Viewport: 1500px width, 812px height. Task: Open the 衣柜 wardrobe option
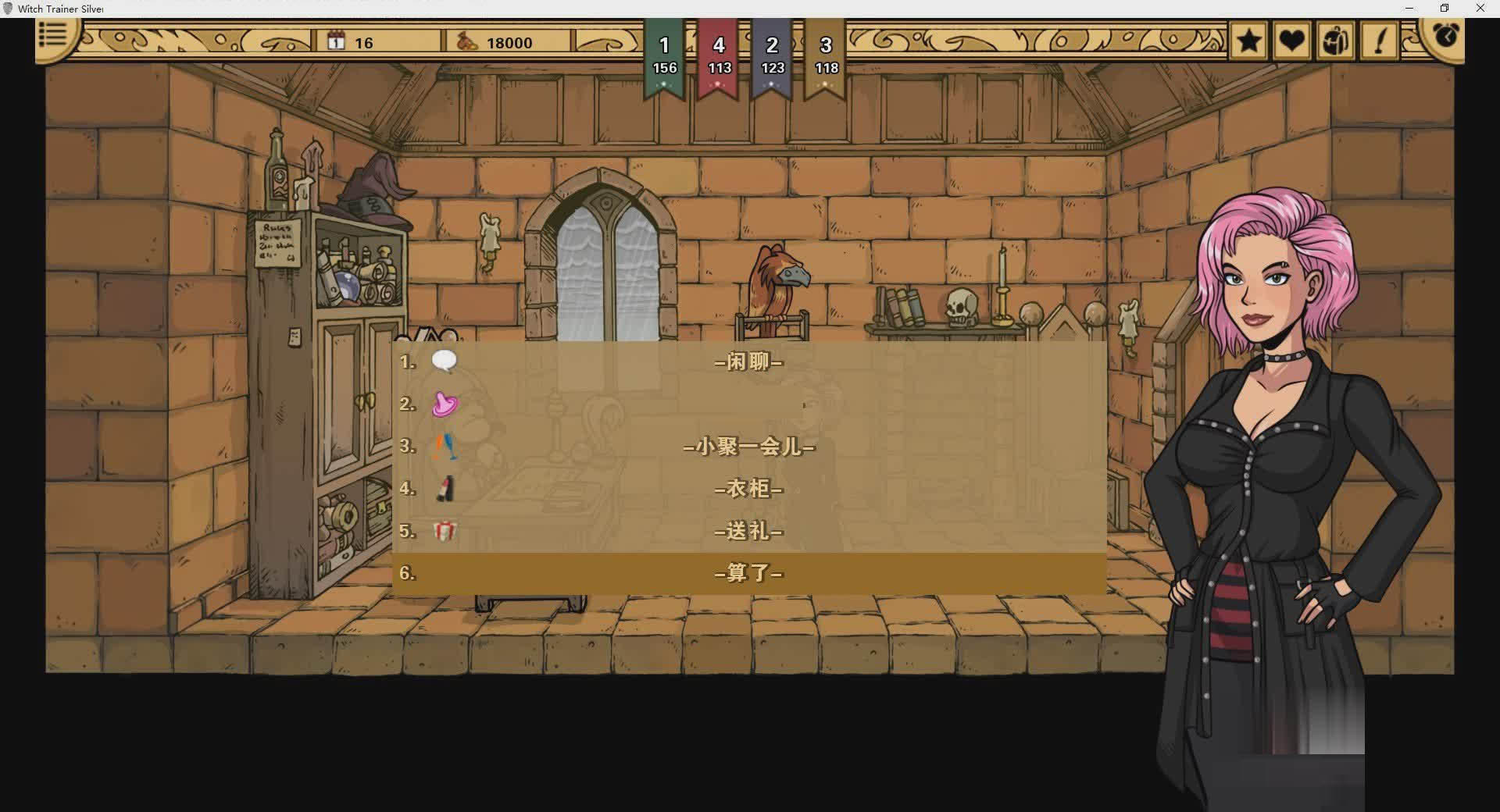pos(748,489)
